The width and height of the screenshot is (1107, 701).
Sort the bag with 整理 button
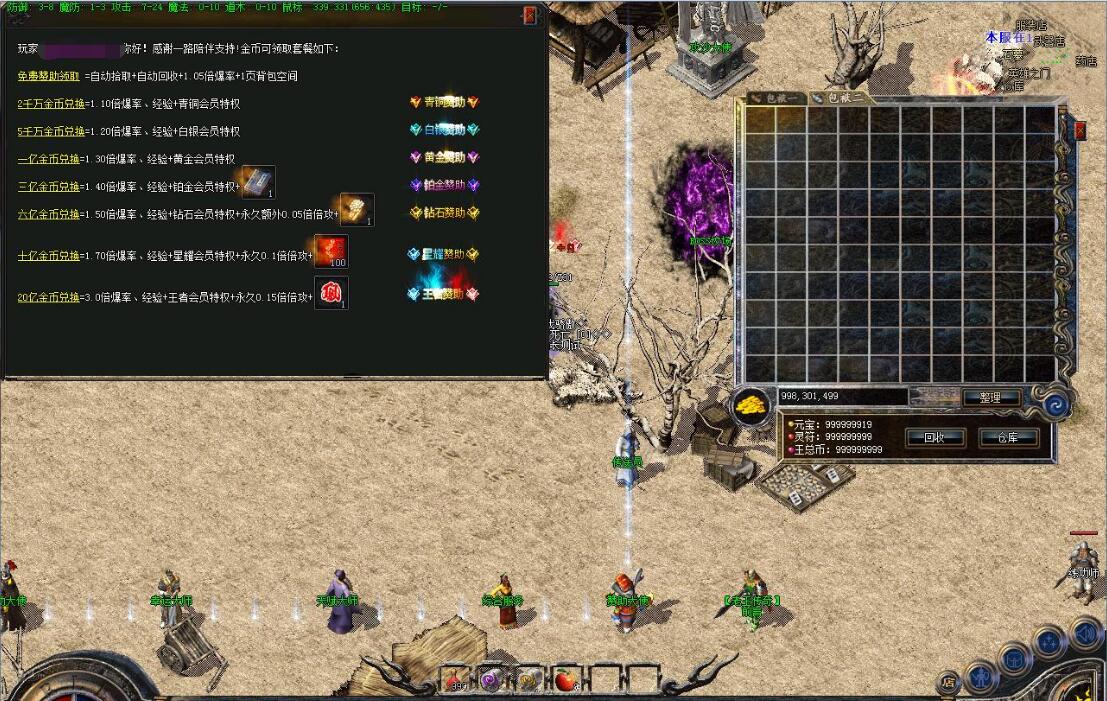click(x=991, y=397)
